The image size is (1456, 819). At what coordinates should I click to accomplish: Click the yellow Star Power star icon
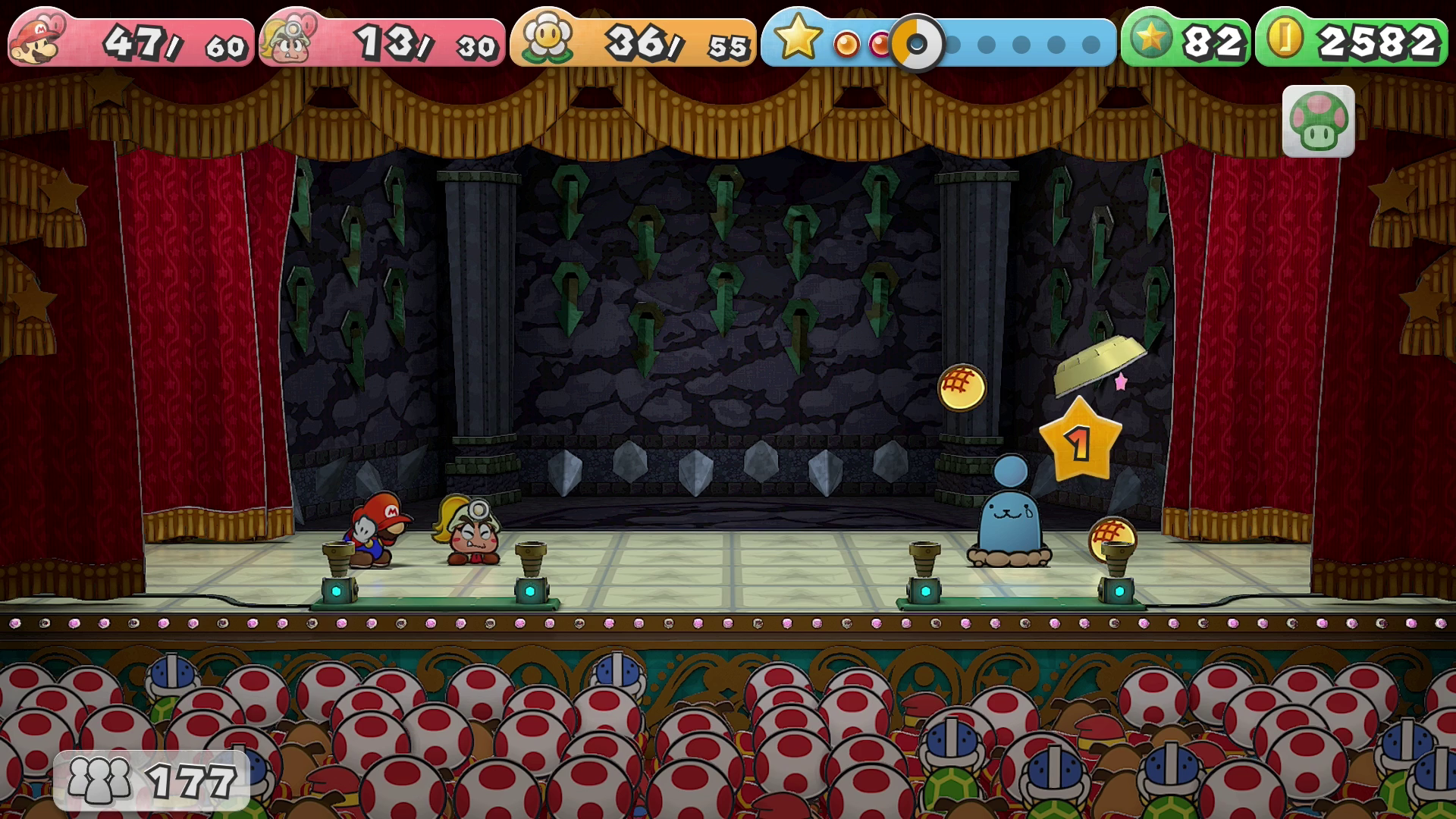coord(797,38)
